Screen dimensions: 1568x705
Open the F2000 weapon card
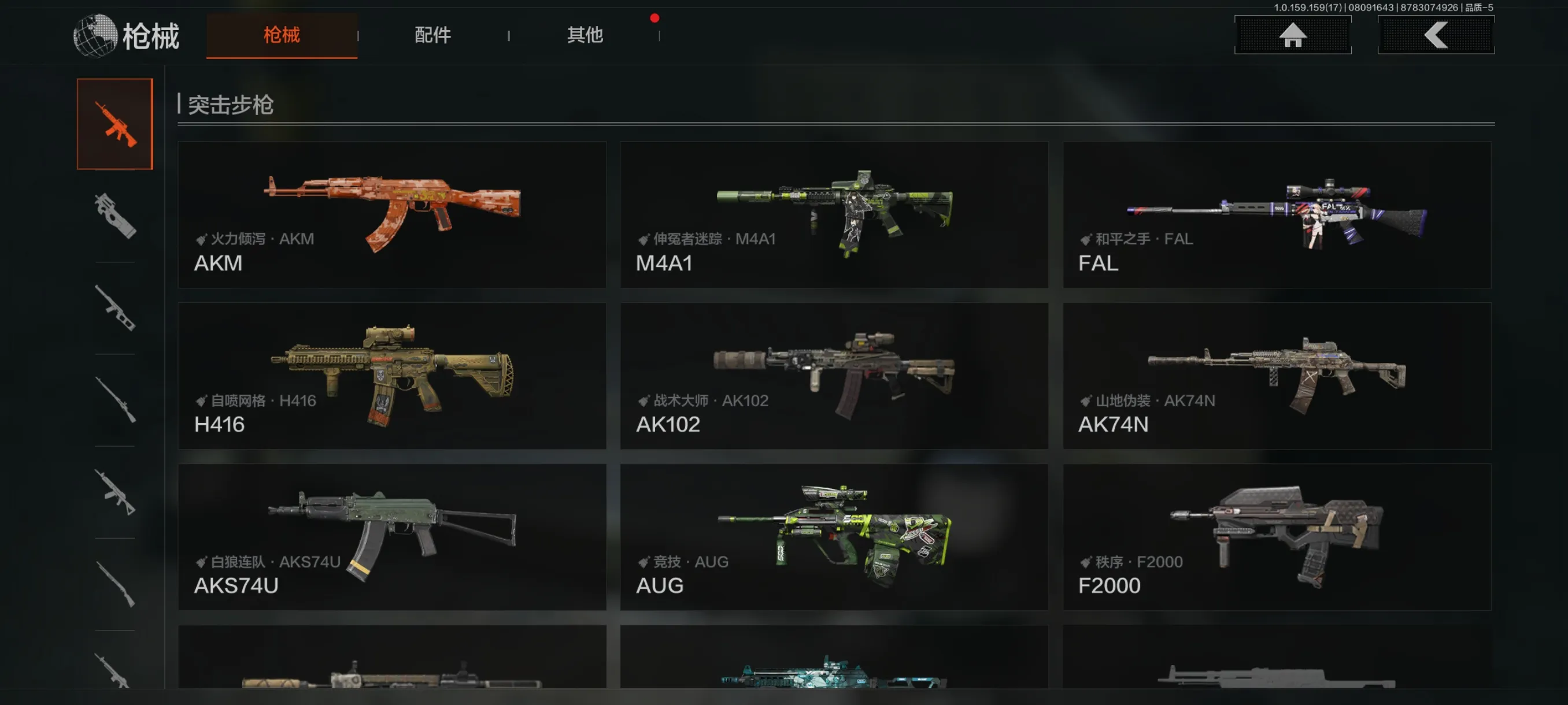1277,537
